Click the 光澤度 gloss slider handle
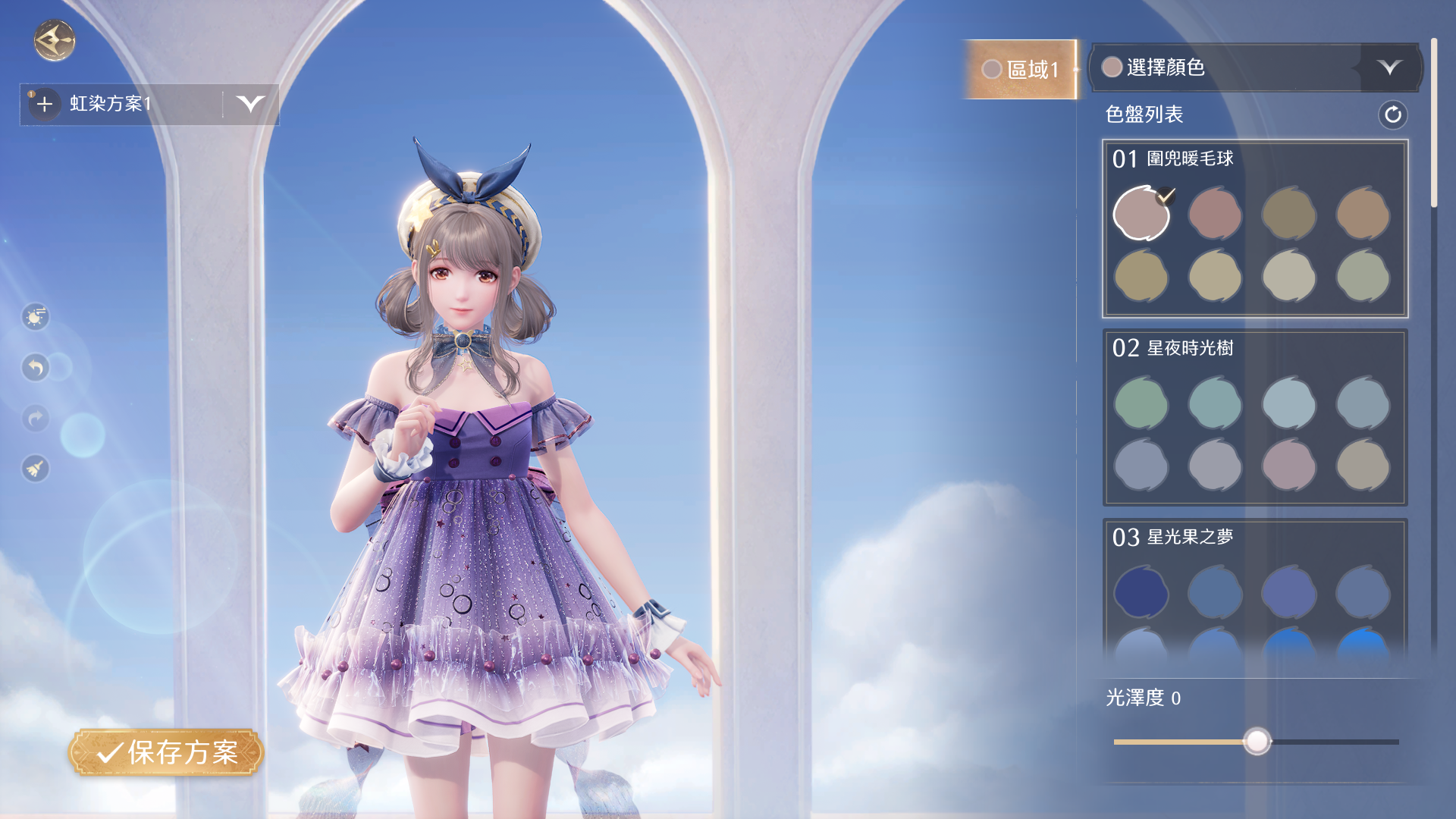 tap(1257, 741)
